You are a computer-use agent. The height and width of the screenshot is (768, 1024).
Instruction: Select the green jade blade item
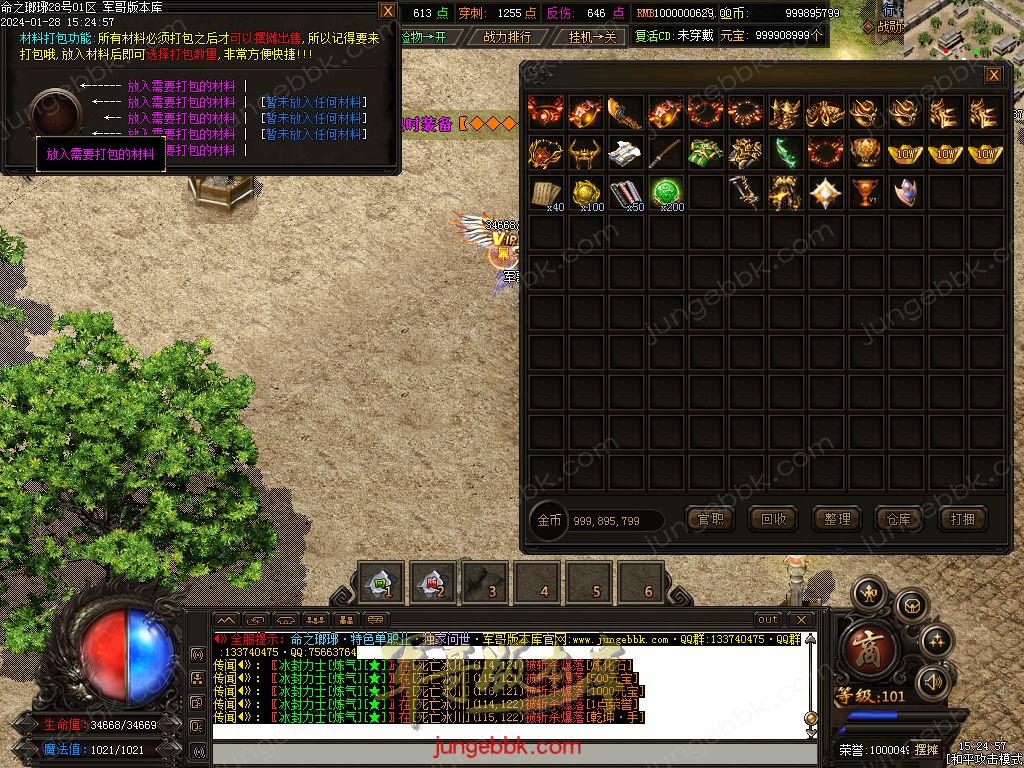786,152
